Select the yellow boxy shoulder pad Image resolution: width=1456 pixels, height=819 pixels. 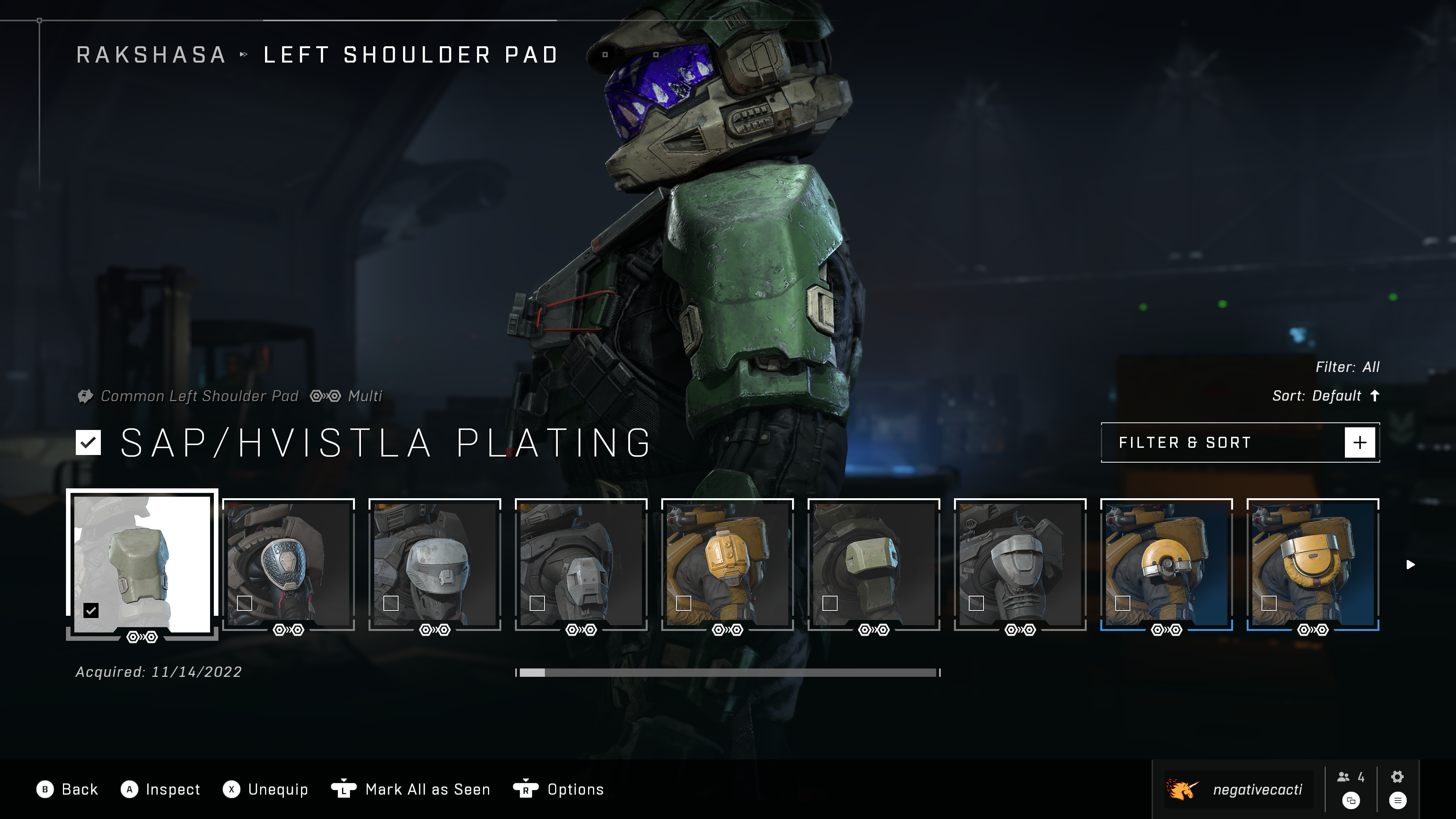click(x=728, y=564)
